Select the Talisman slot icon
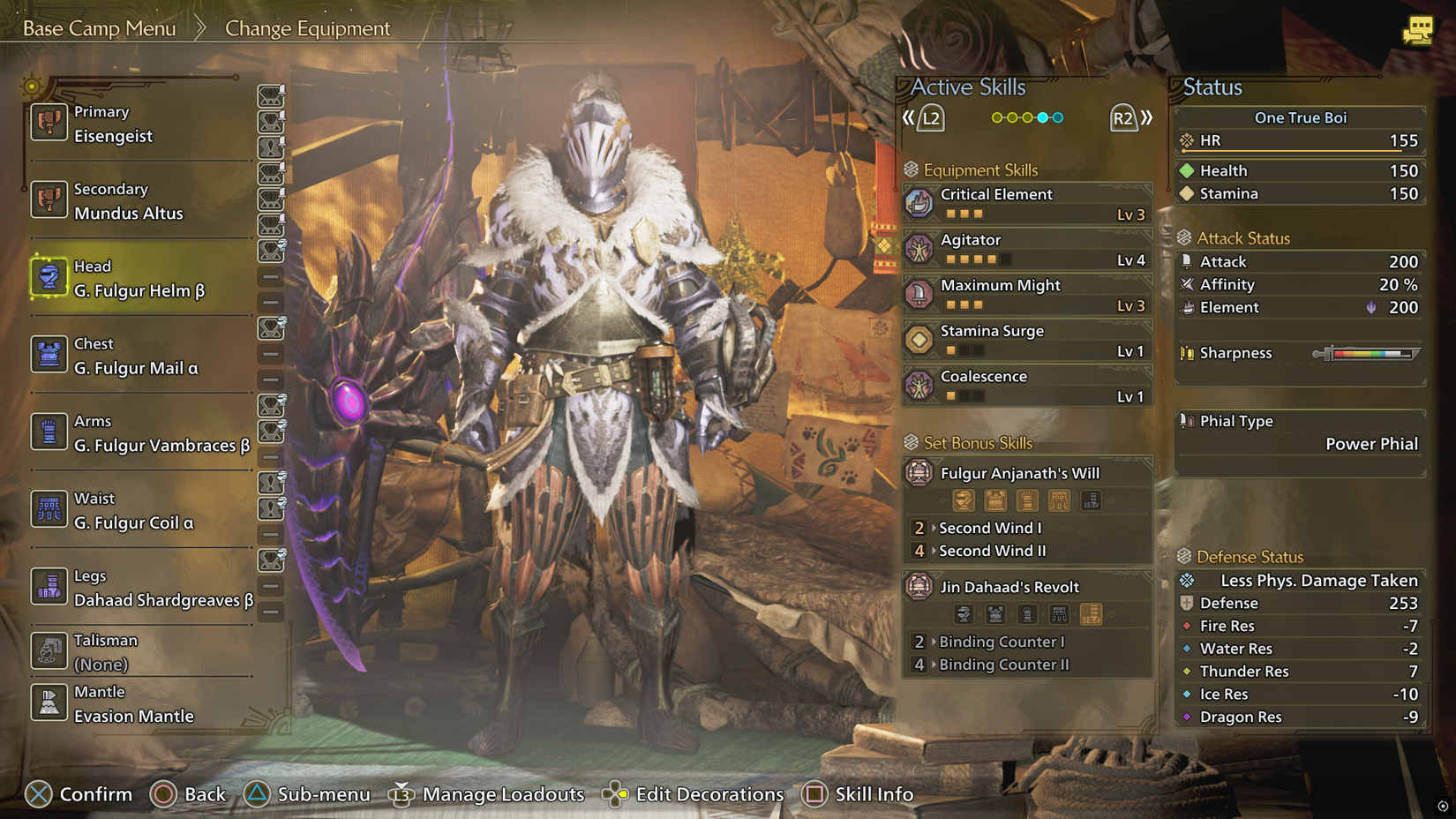1456x819 pixels. click(49, 650)
